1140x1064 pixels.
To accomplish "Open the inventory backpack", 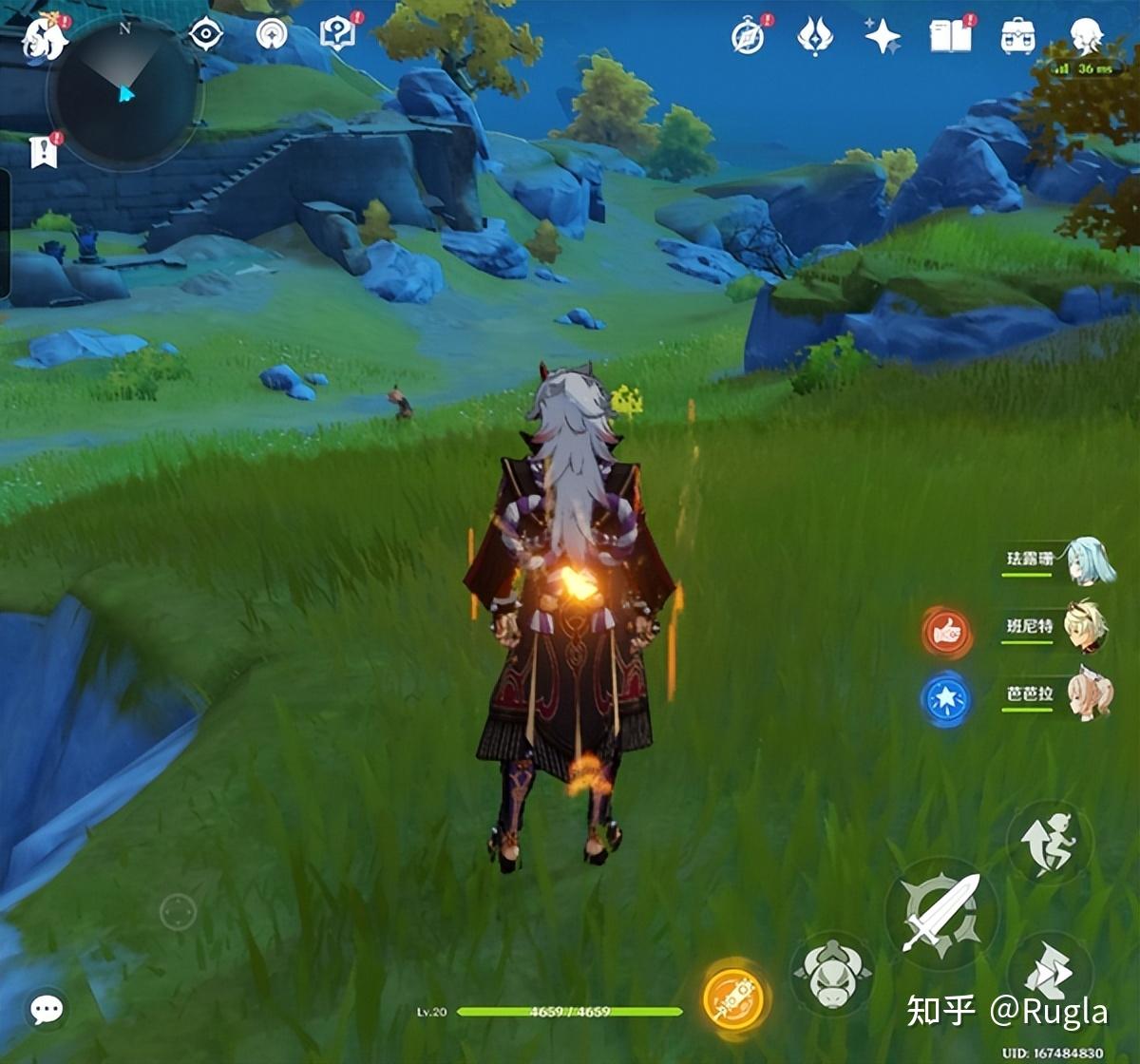I will (1017, 37).
